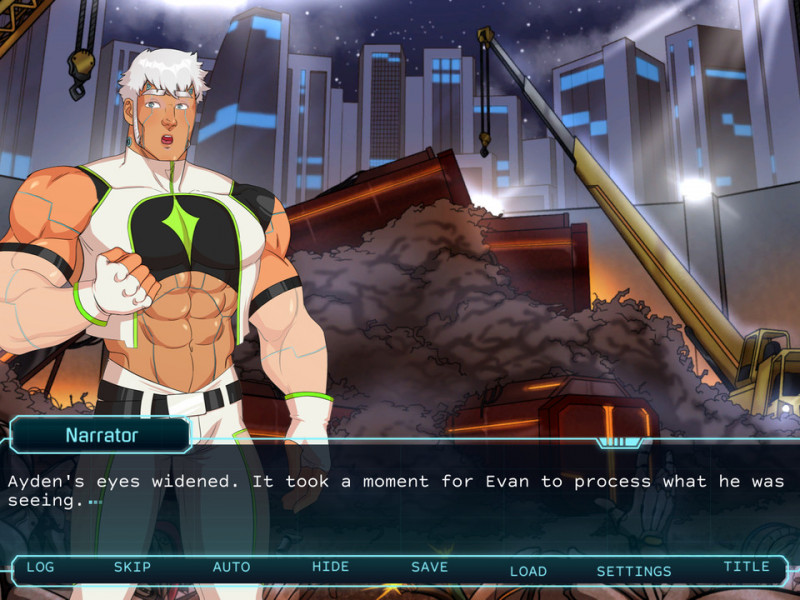Open the SAVE menu
This screenshot has height=600, width=800.
[429, 567]
